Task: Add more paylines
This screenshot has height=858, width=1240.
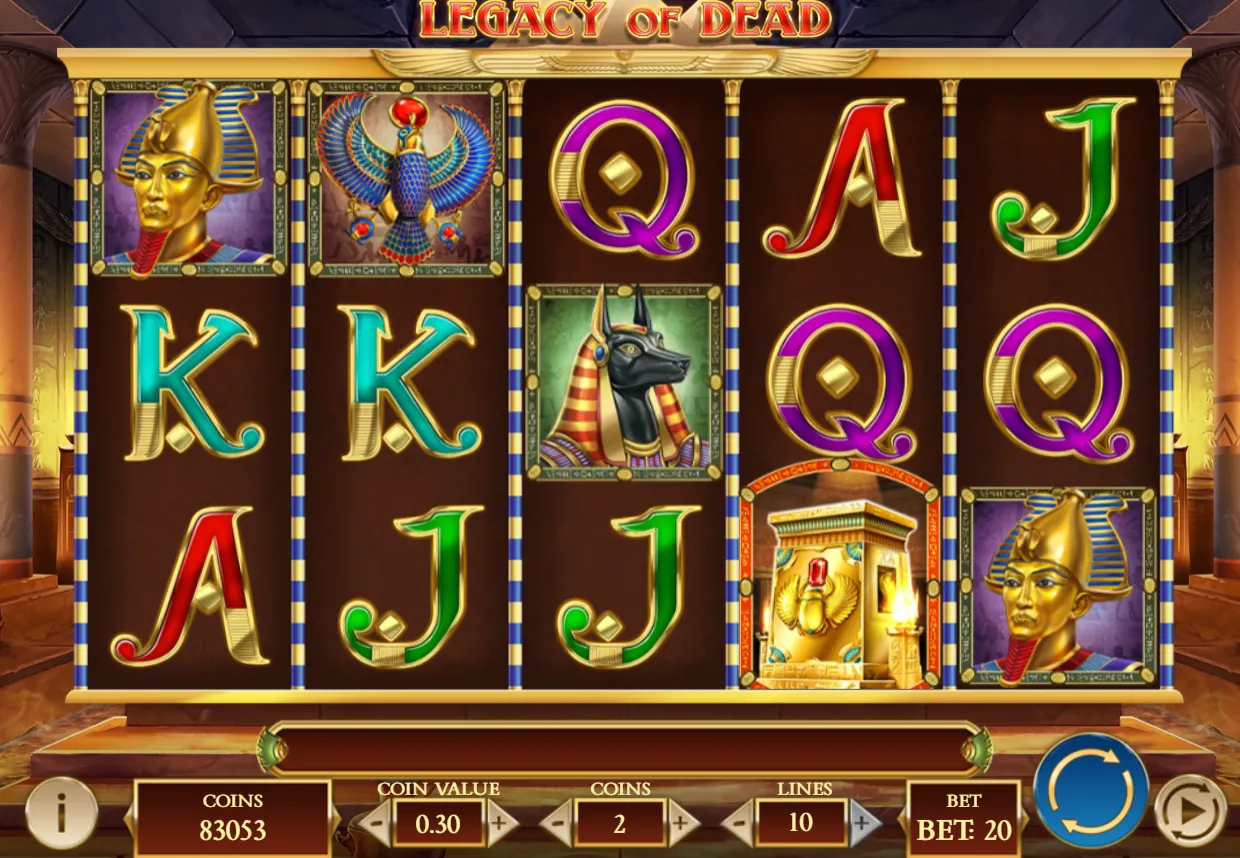Action: click(864, 824)
